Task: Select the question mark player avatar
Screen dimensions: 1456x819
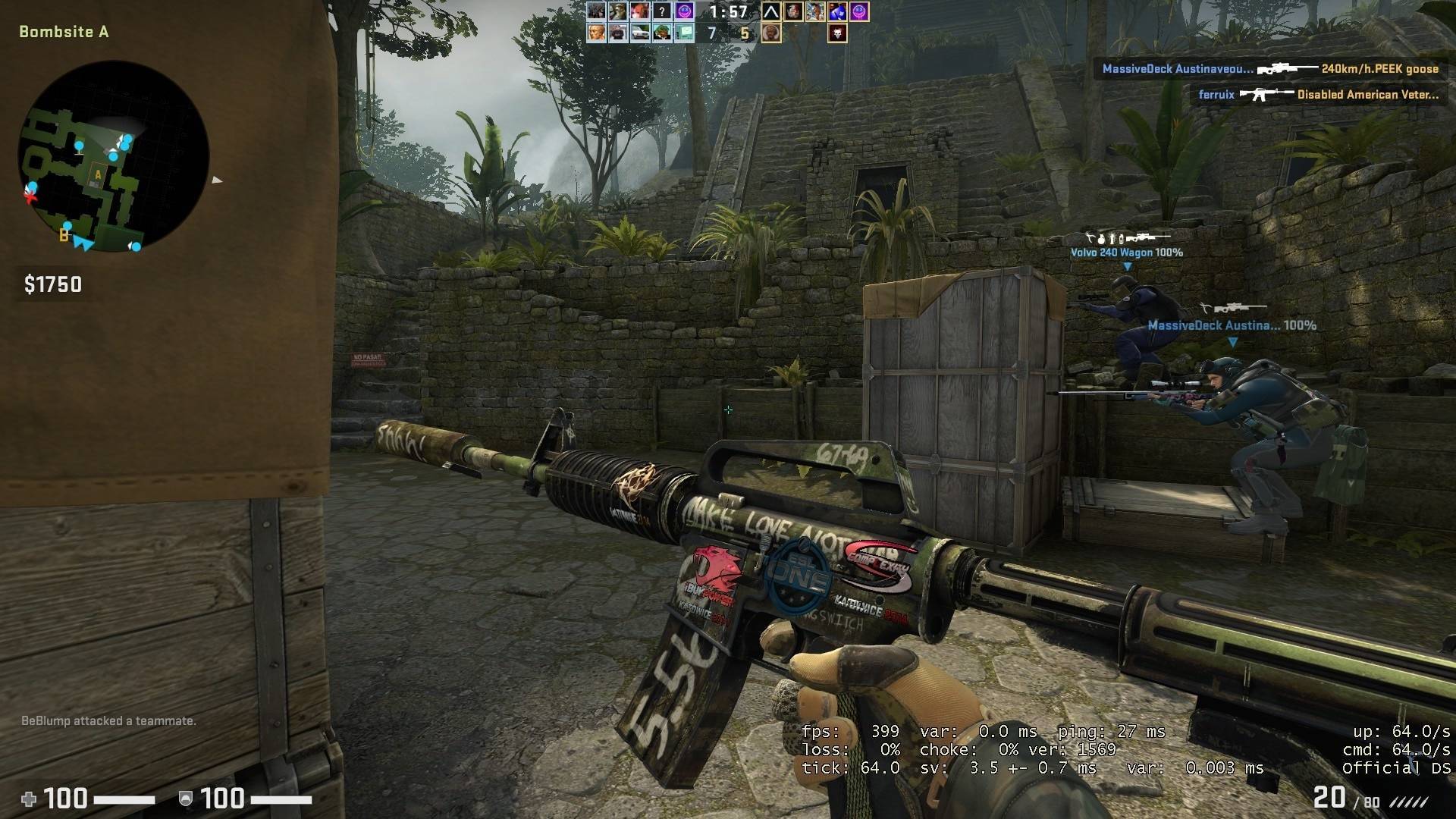Action: click(x=662, y=11)
